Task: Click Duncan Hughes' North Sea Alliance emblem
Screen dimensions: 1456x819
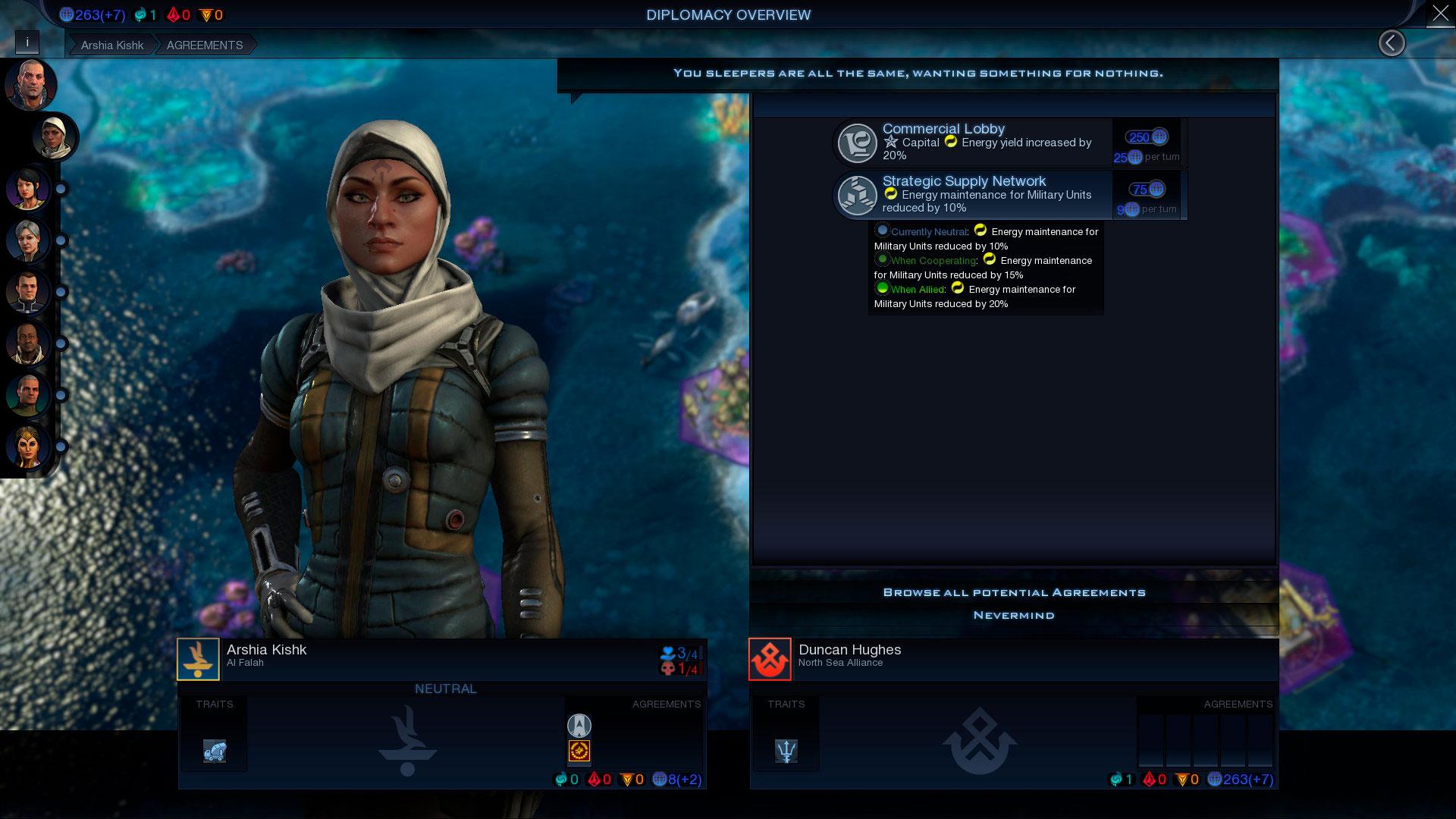Action: click(770, 659)
